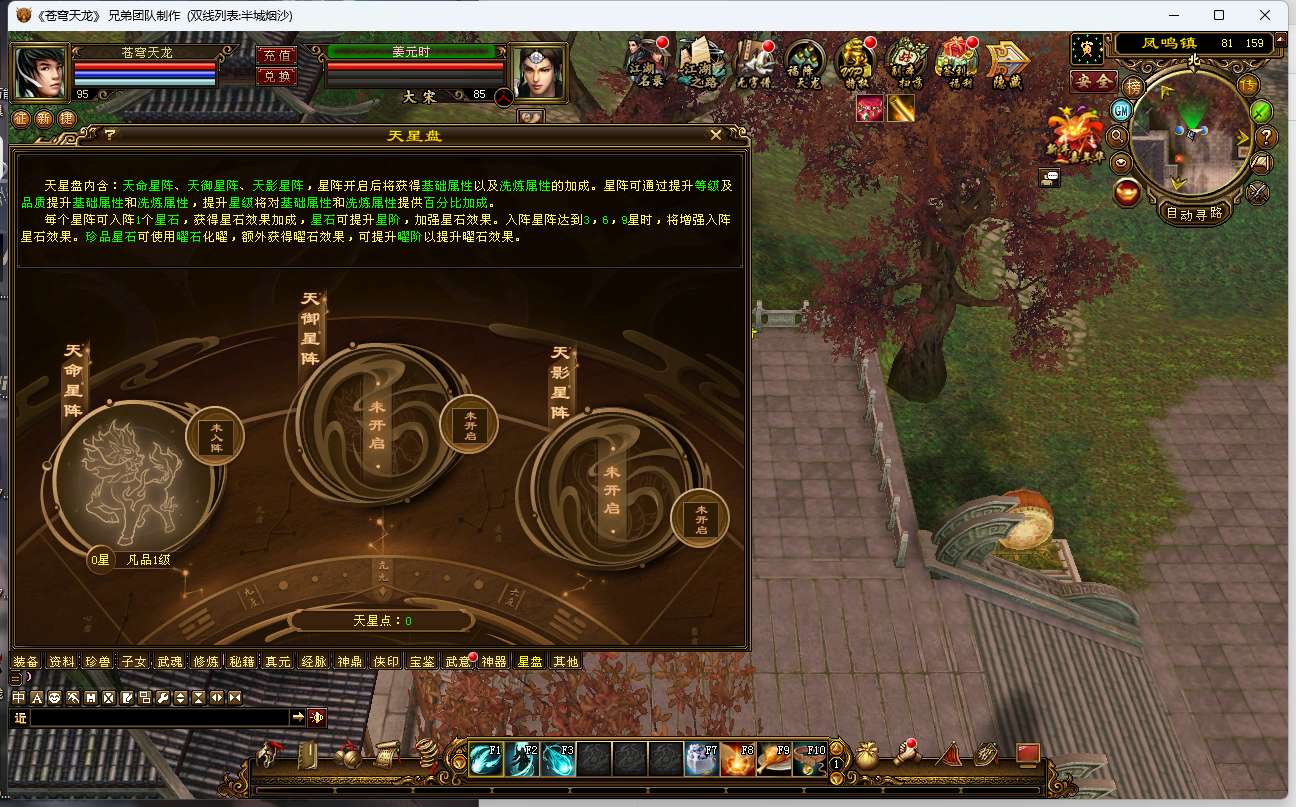
Task: Click the 隐藏 arrow to hide icons
Action: (1007, 63)
